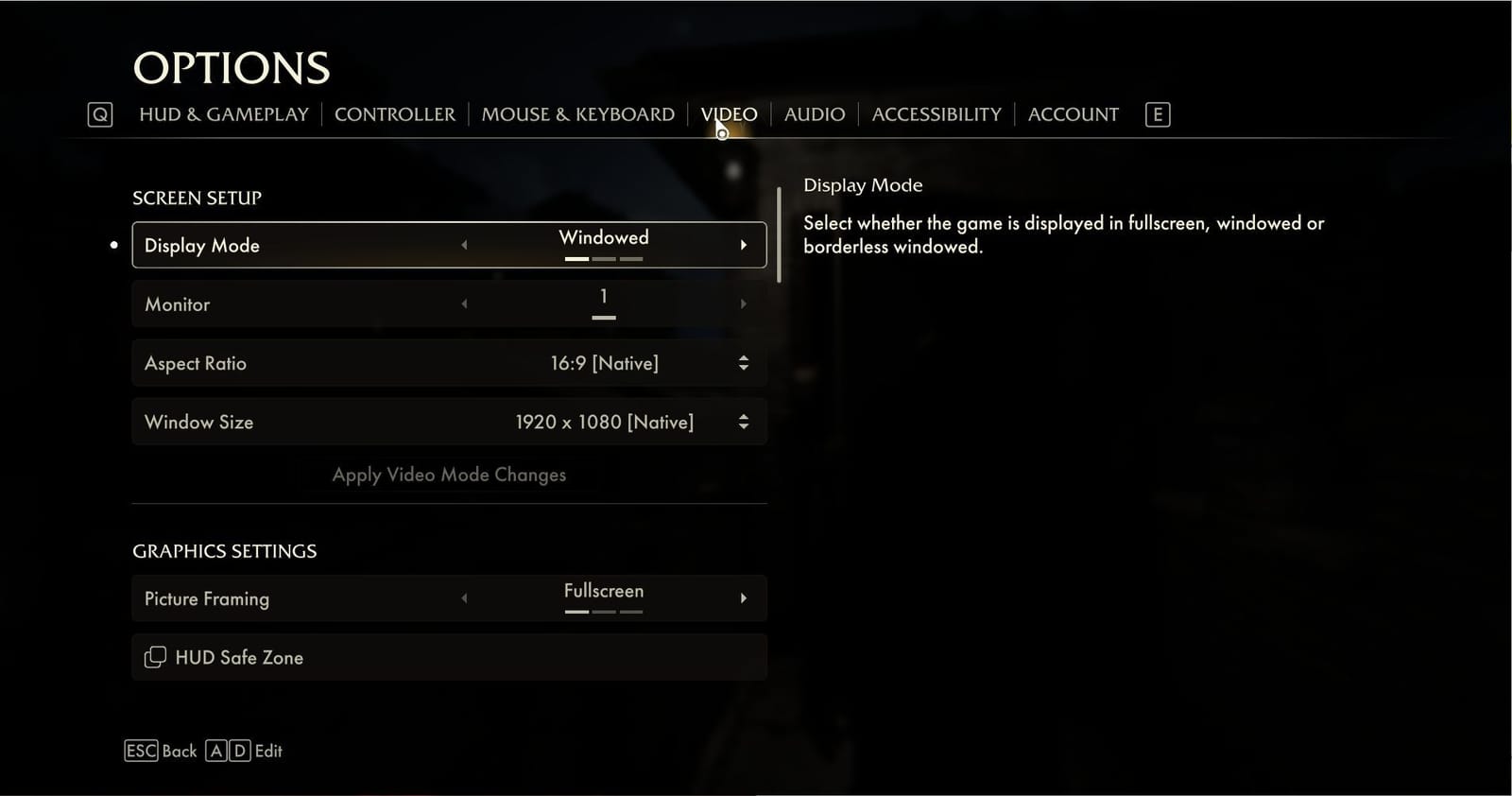Click the D key Edit icon
This screenshot has width=1512, height=796.
(x=238, y=750)
